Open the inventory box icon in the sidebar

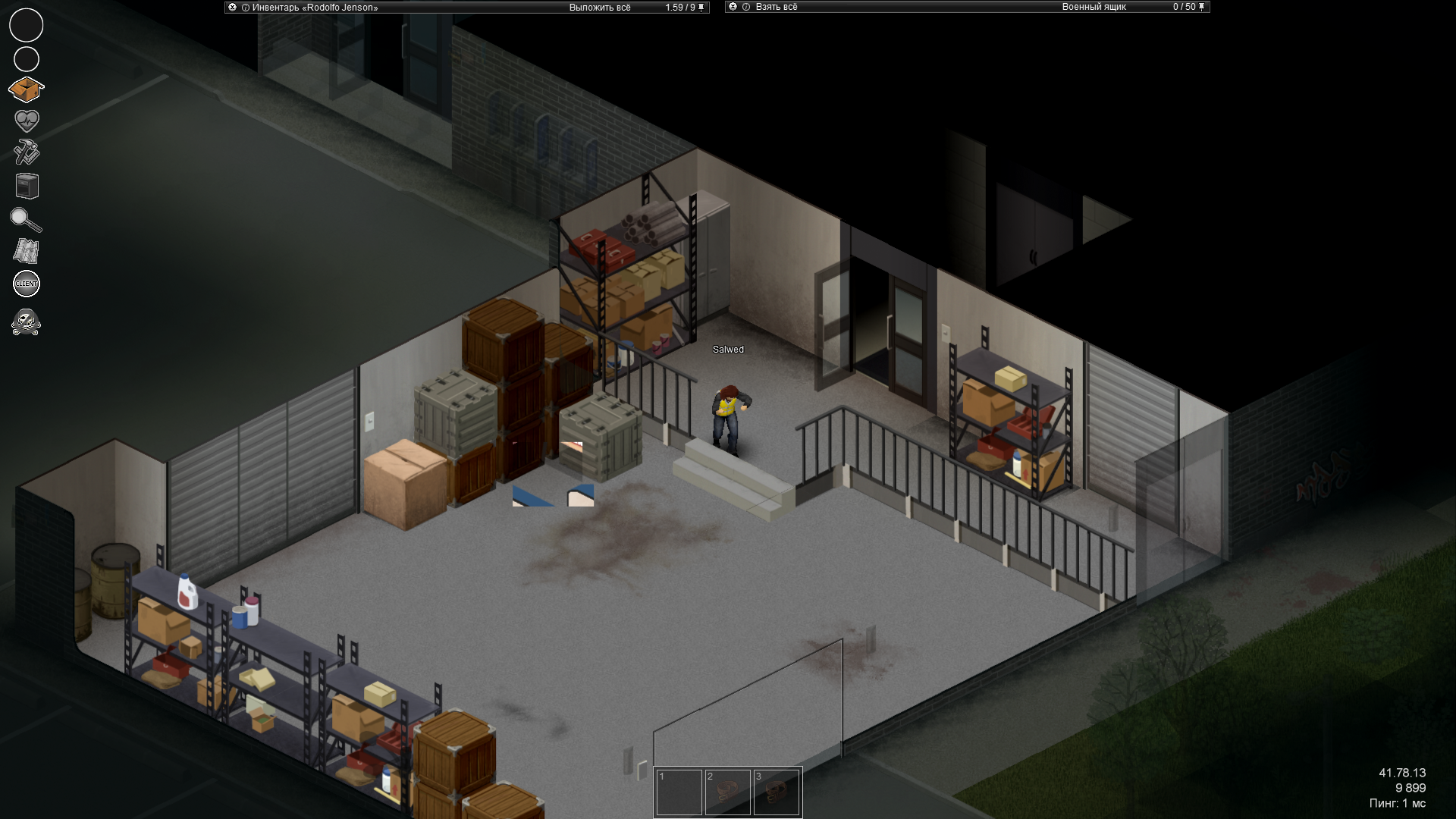coord(26,89)
